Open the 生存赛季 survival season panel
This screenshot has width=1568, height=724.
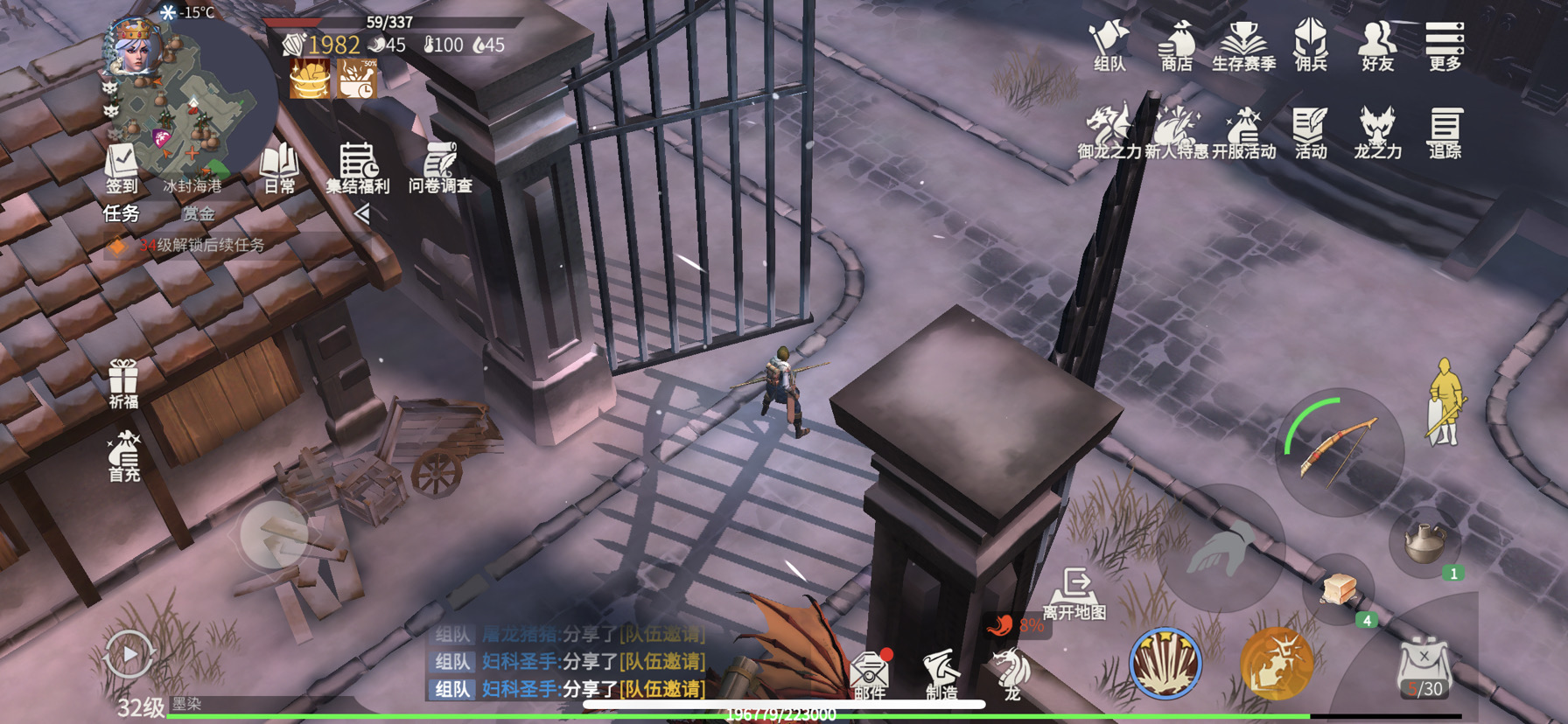coord(1243,45)
